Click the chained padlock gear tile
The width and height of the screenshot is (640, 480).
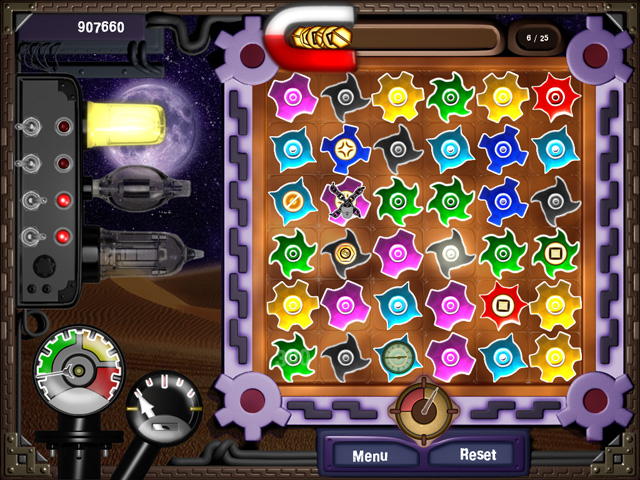346,200
